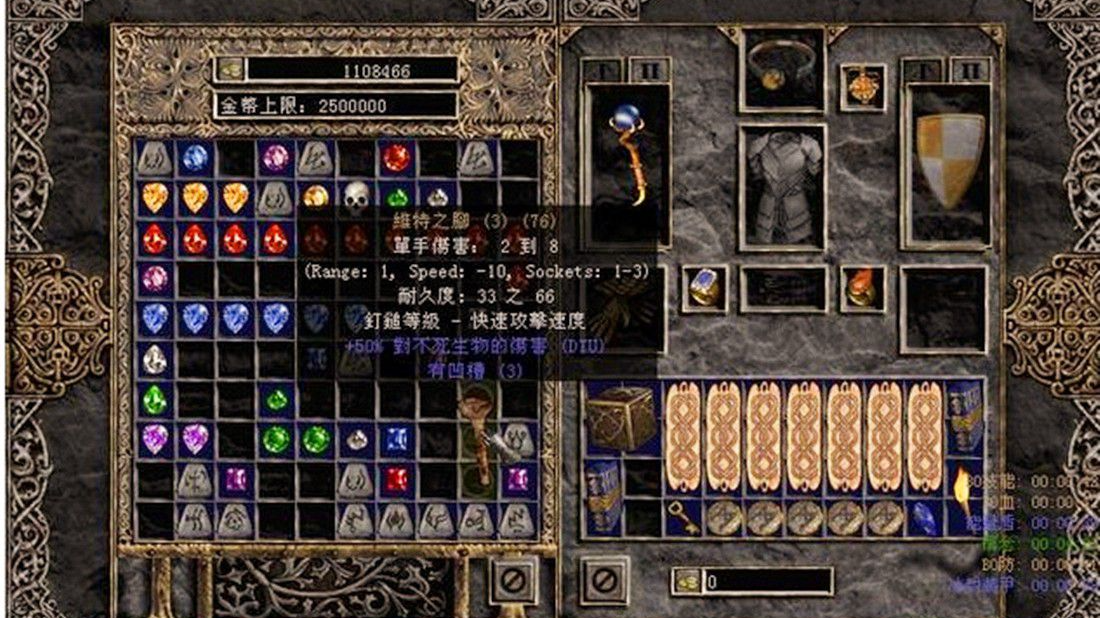Select the equipped orb weapon

click(627, 160)
